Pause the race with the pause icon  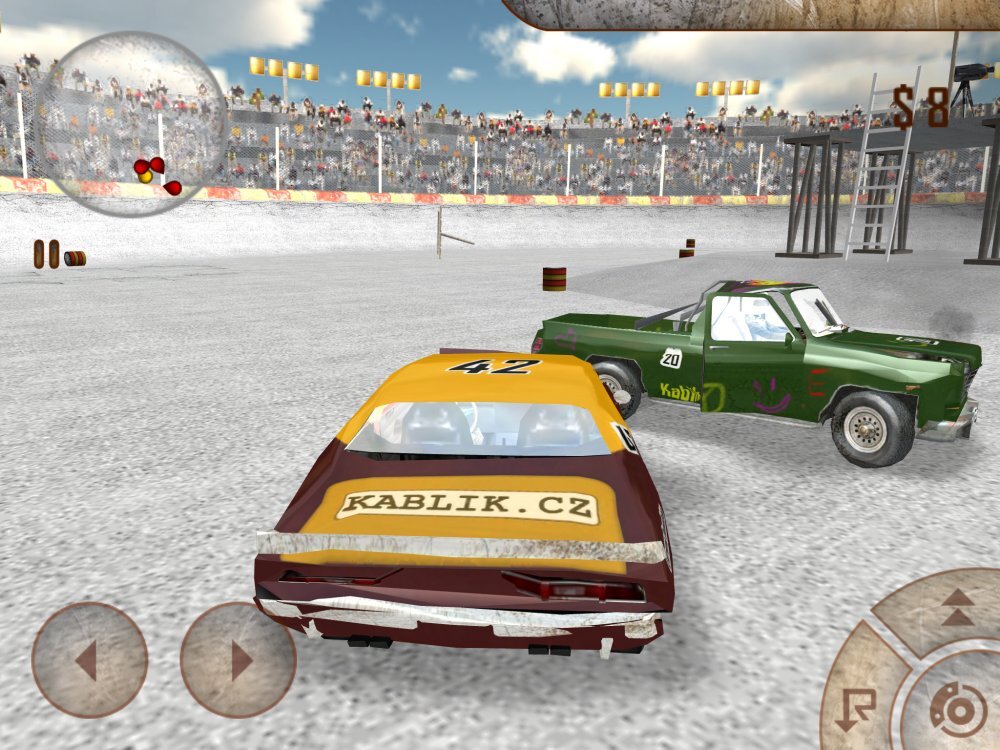pyautogui.click(x=46, y=253)
